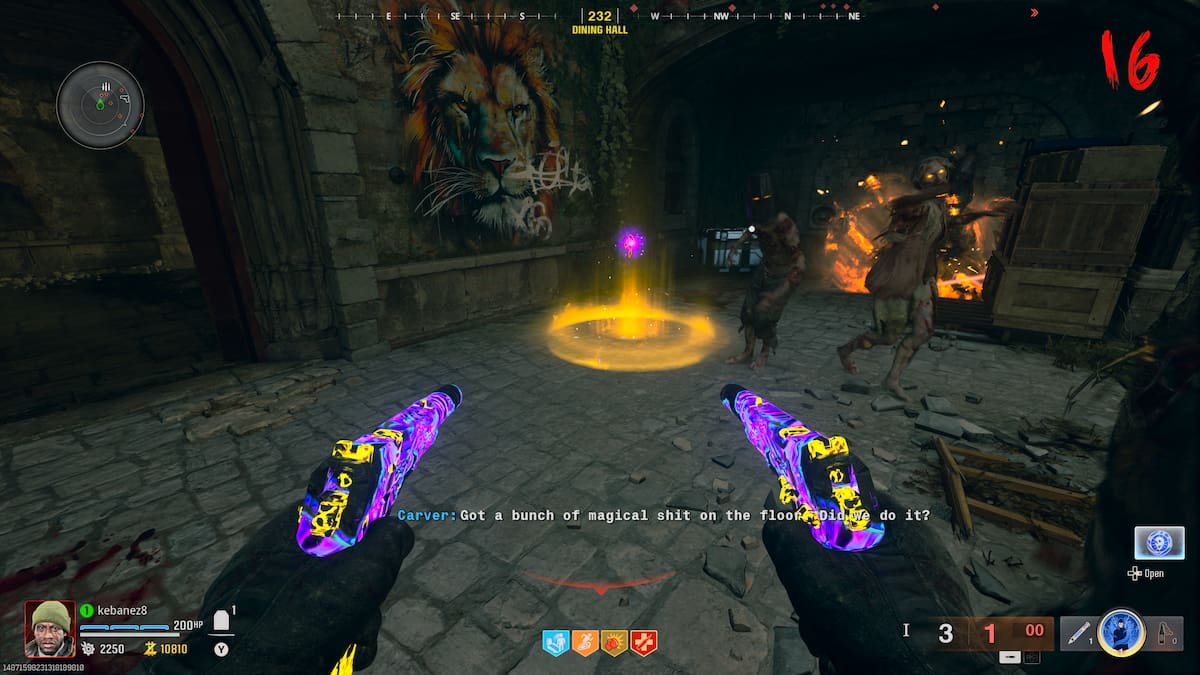Select the orange Stamin-Up perk icon
Viewport: 1200px width, 675px height.
pyautogui.click(x=584, y=642)
